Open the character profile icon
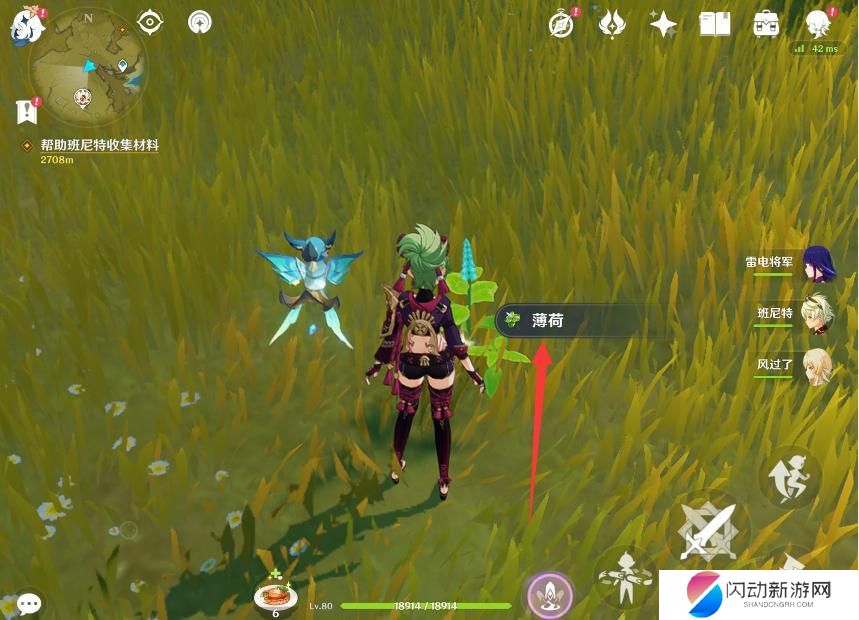Image resolution: width=859 pixels, height=620 pixels. tap(819, 24)
